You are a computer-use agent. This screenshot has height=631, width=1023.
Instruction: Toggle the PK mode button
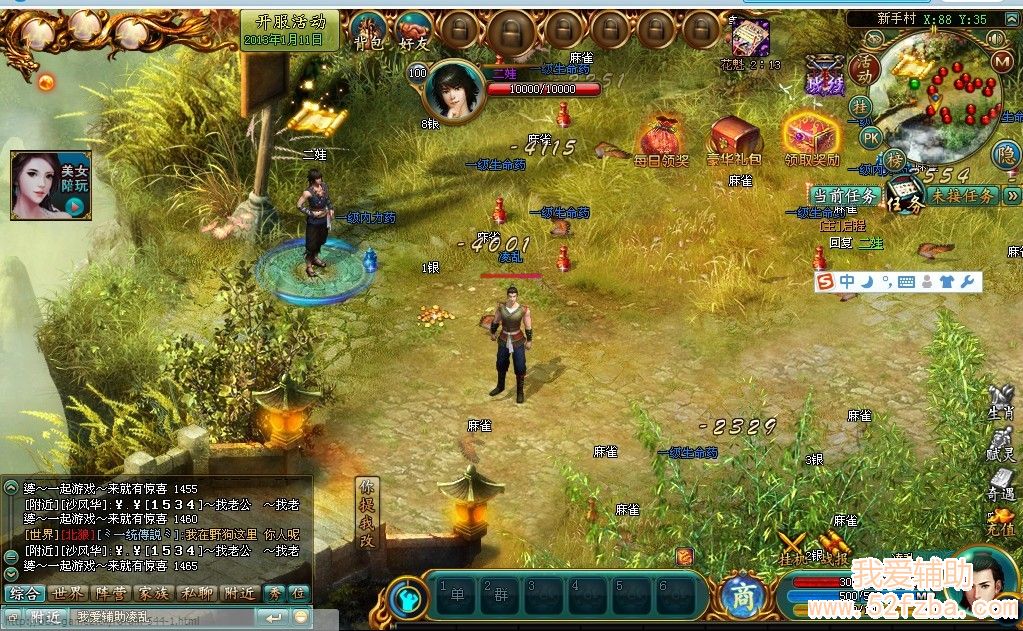click(x=871, y=137)
